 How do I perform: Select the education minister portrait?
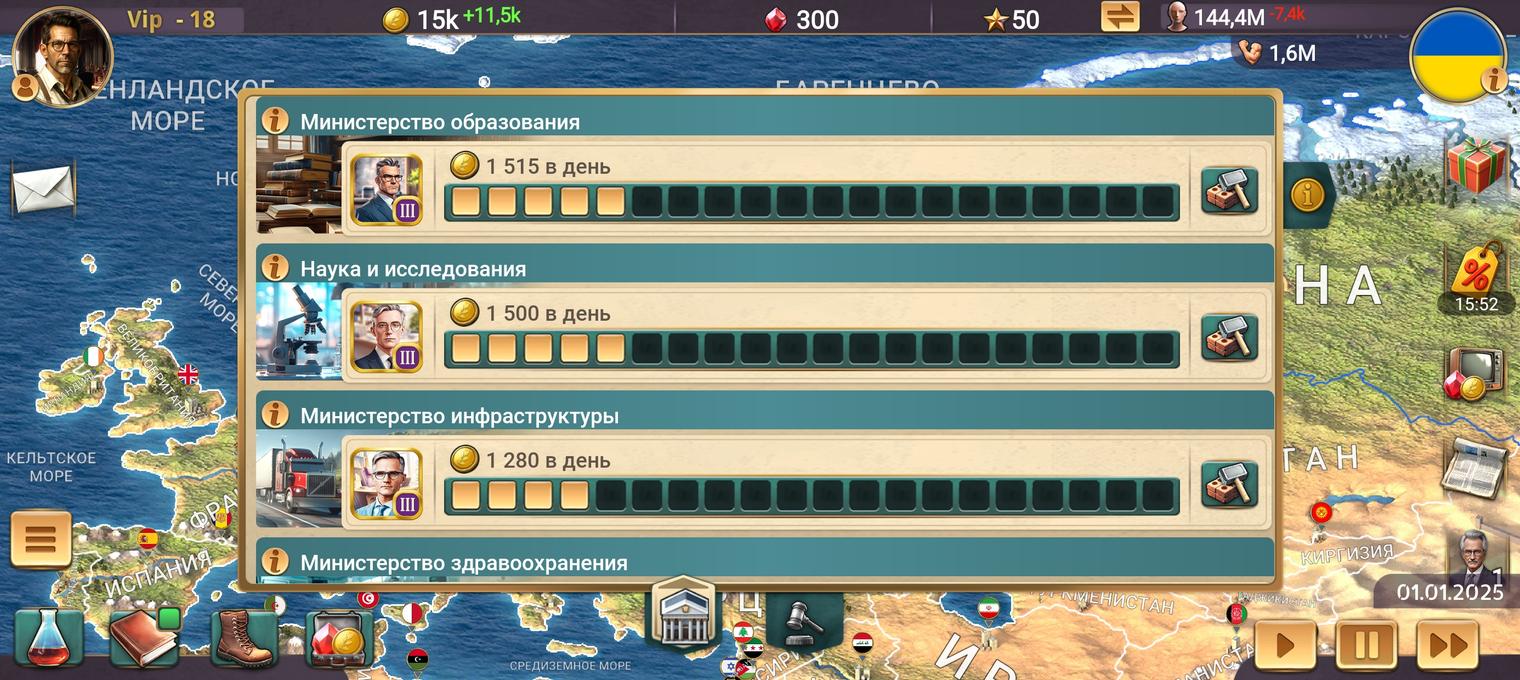pos(386,190)
